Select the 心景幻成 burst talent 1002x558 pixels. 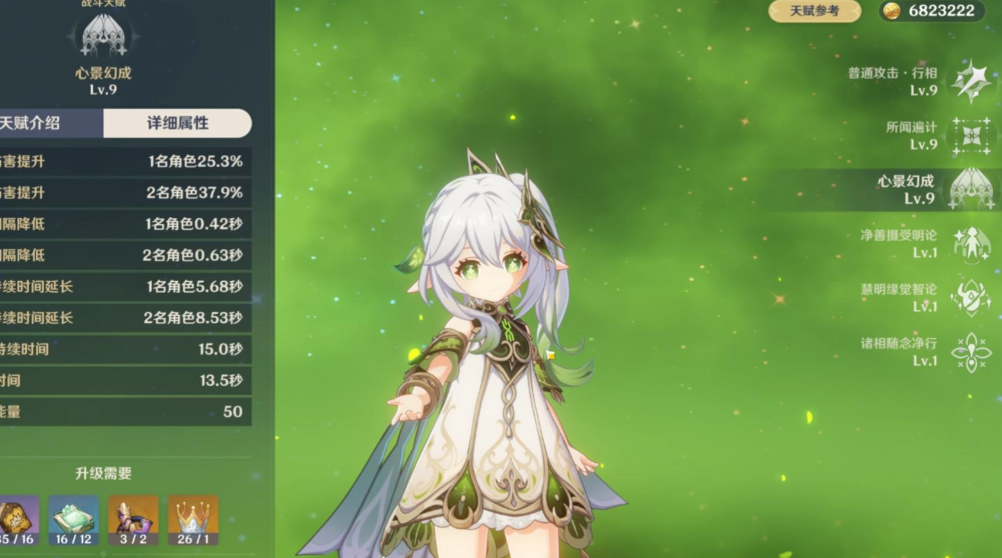tap(969, 189)
